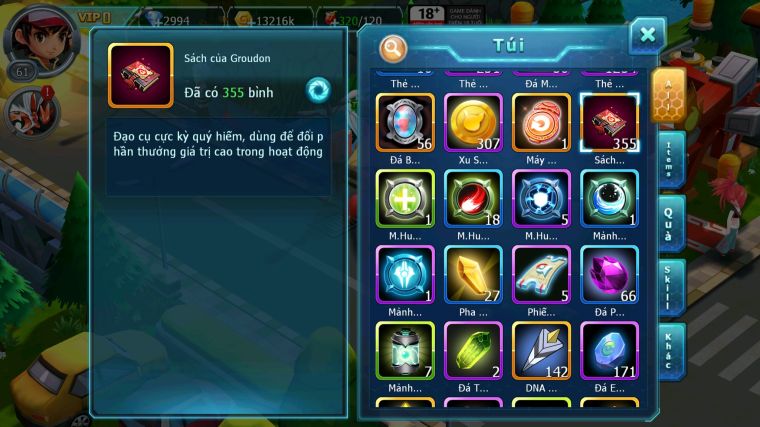Select the orange Máy item slot
Screen dimensions: 760x427
[x=541, y=121]
